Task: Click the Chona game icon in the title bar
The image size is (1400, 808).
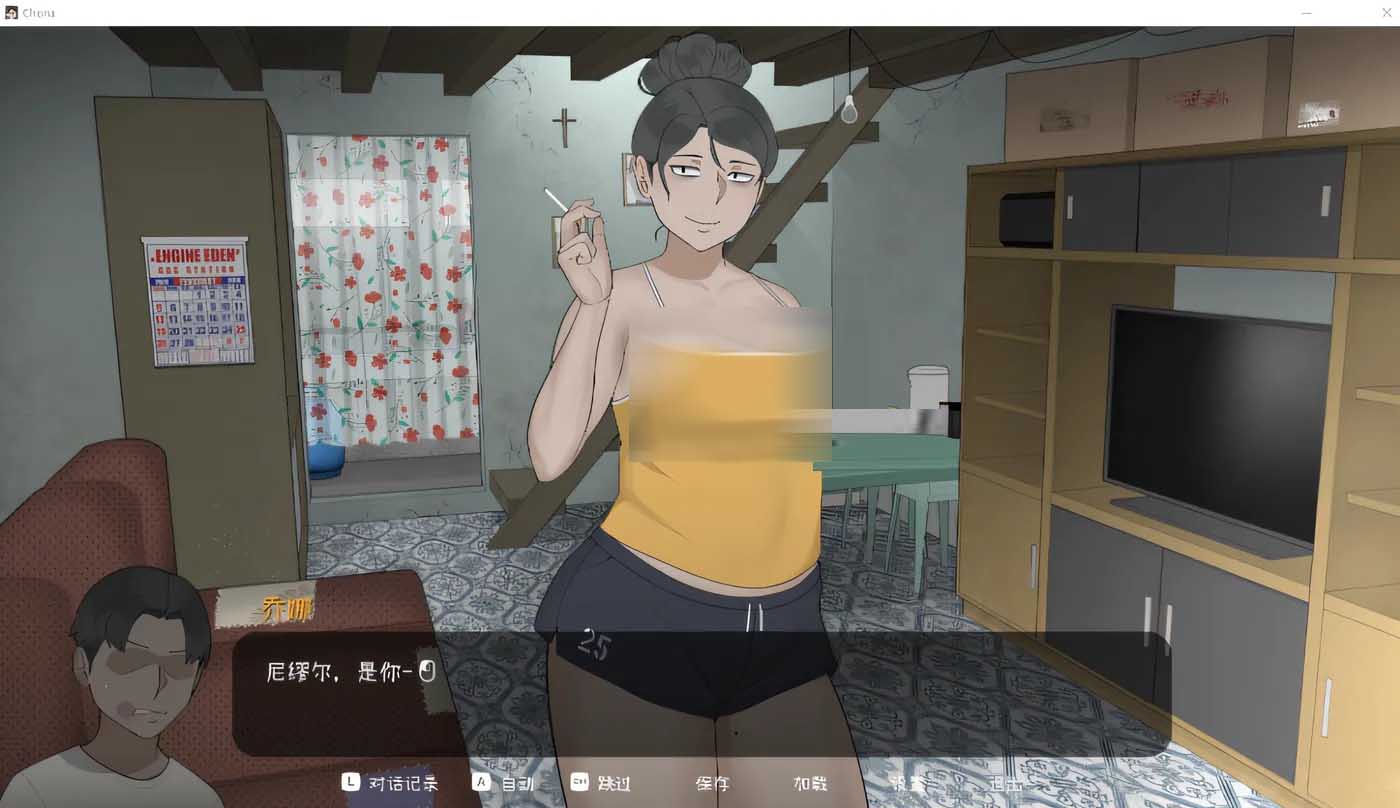Action: pos(11,12)
